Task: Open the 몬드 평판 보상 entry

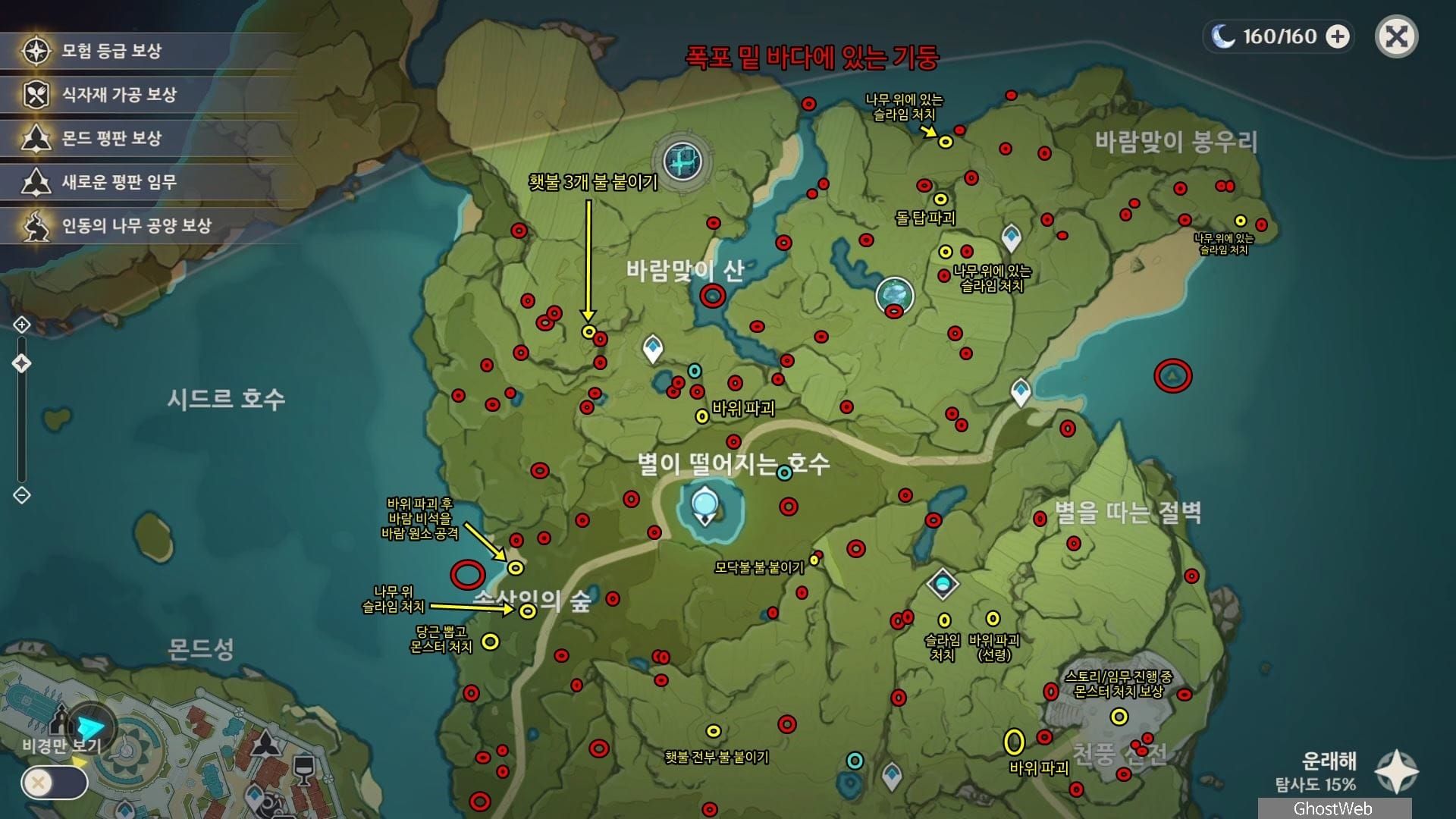Action: click(111, 139)
